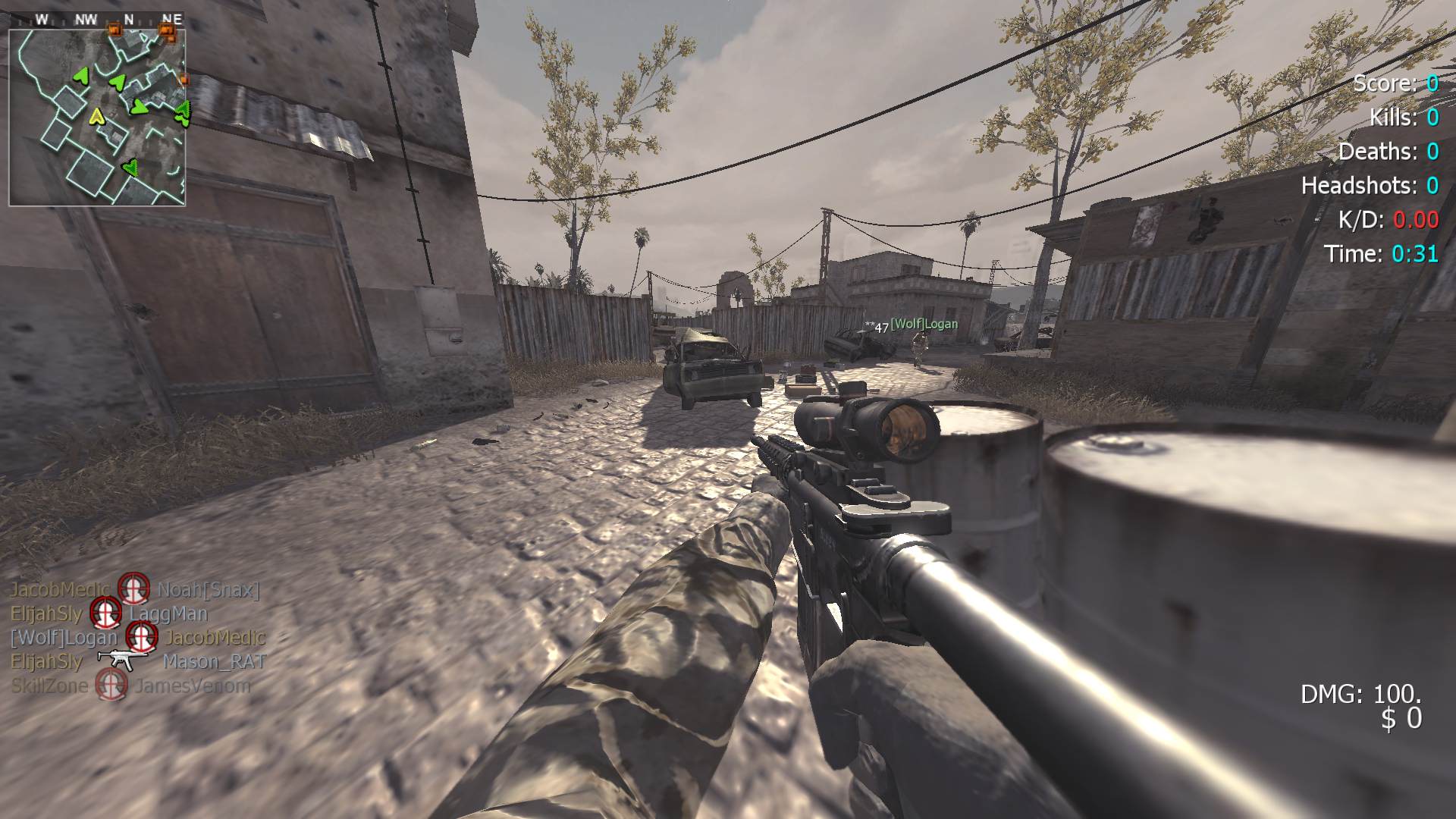This screenshot has width=1456, height=819.
Task: Select Noah[Snax] in the kill feed
Action: click(x=209, y=589)
